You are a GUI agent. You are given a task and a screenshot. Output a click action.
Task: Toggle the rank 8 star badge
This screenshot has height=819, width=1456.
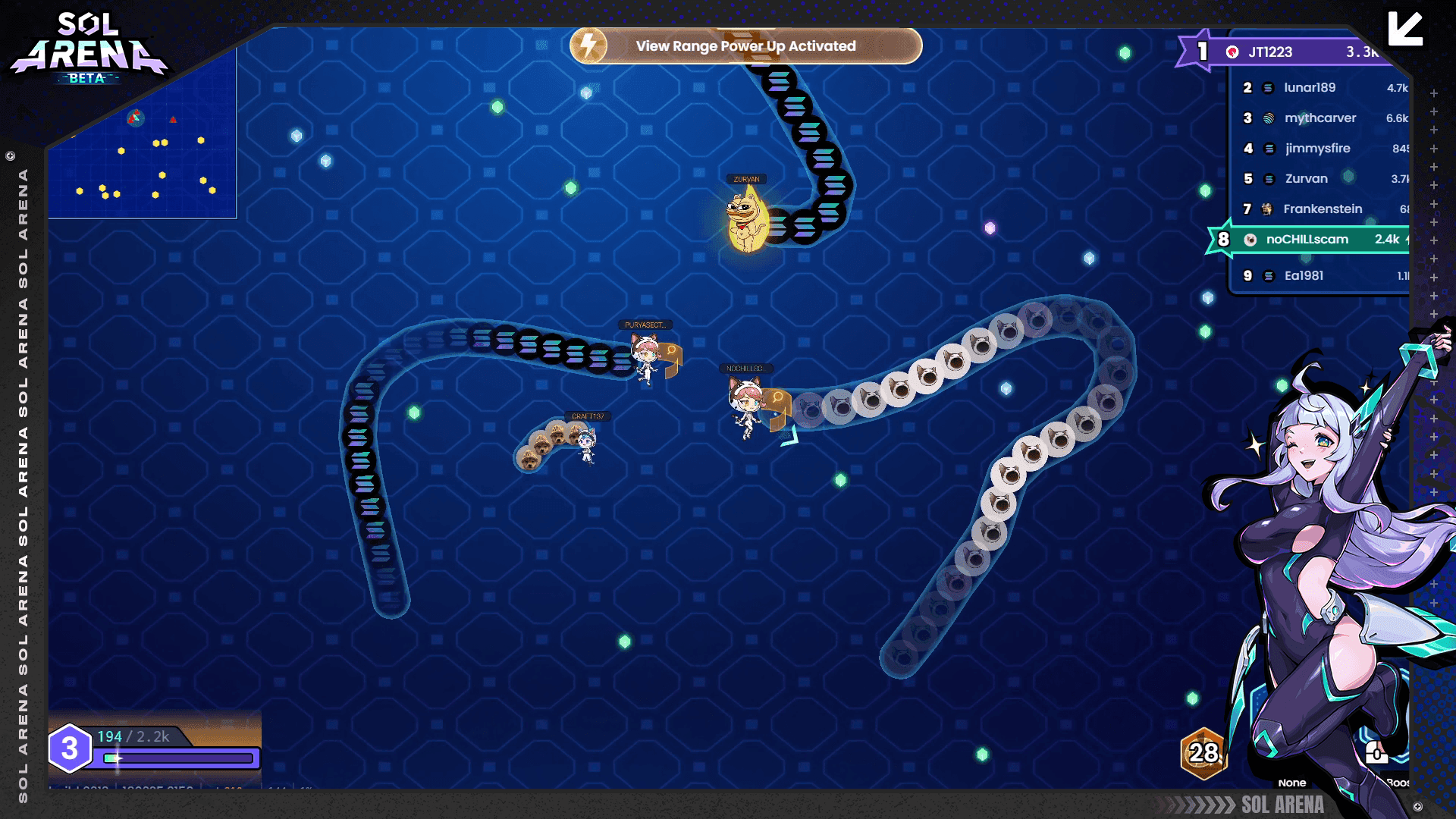[x=1224, y=239]
